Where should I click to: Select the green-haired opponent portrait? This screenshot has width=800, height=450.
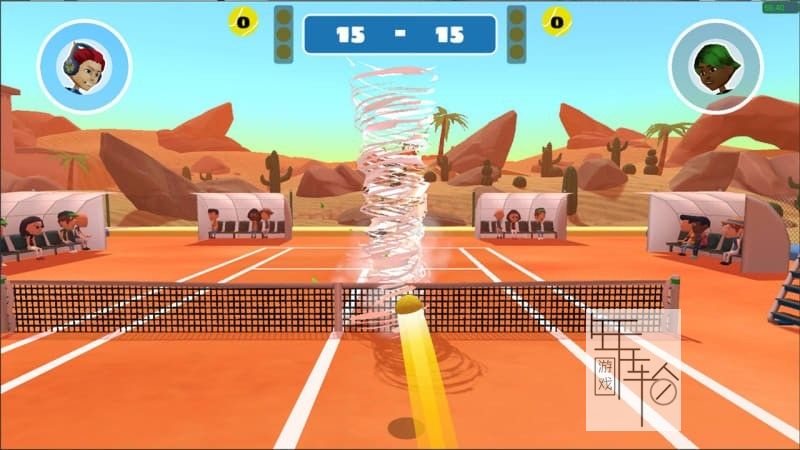[x=715, y=67]
